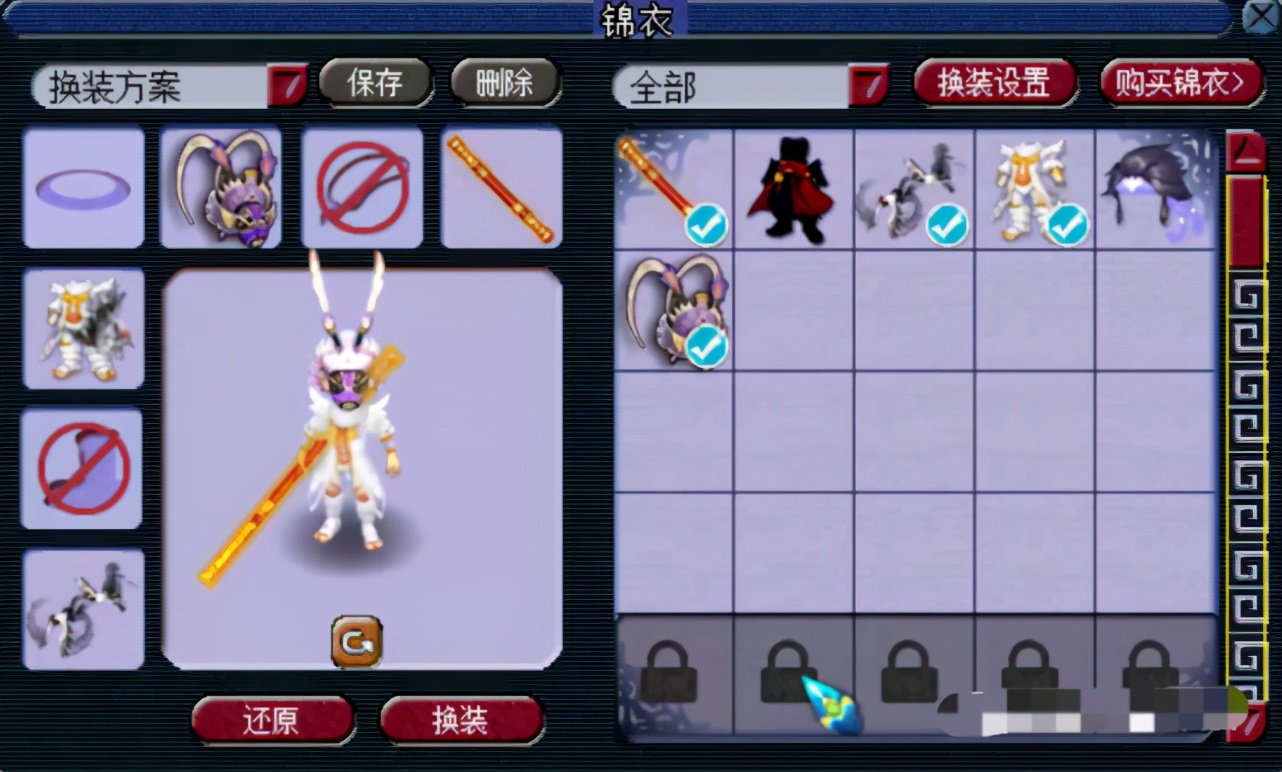
Task: Click the purple halo accessory slot
Action: click(x=84, y=188)
